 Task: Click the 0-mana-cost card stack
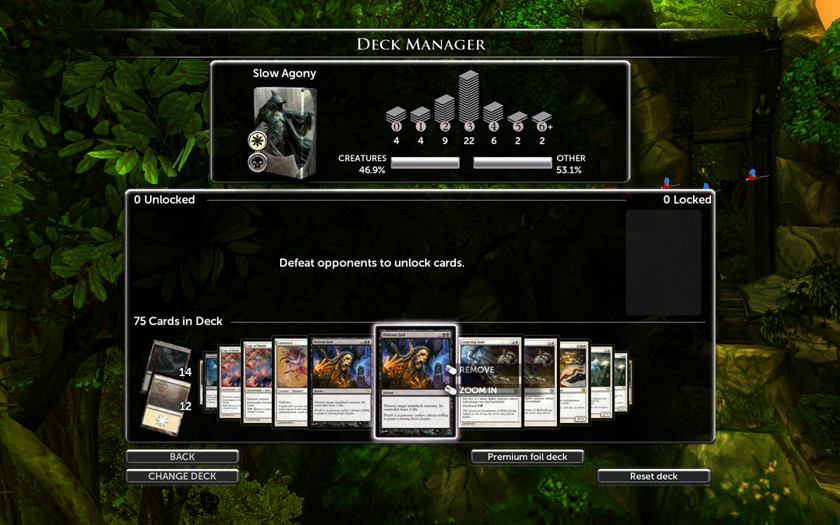(396, 118)
